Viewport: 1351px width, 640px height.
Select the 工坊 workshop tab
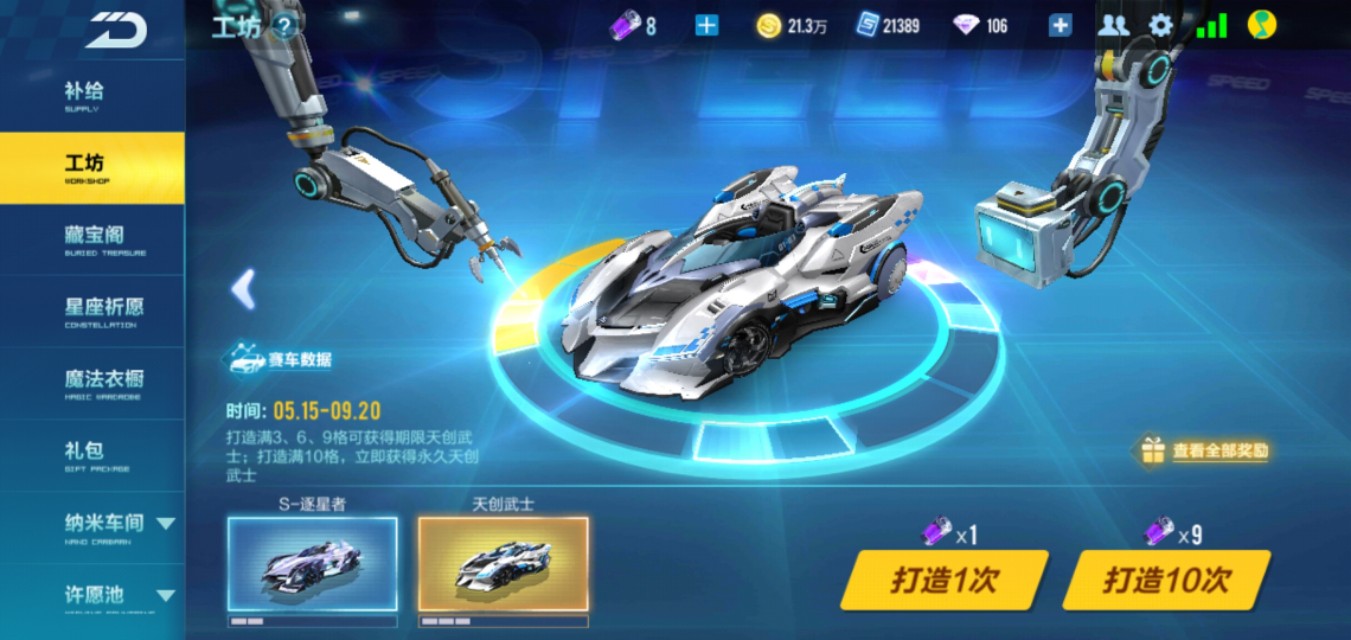pos(90,167)
